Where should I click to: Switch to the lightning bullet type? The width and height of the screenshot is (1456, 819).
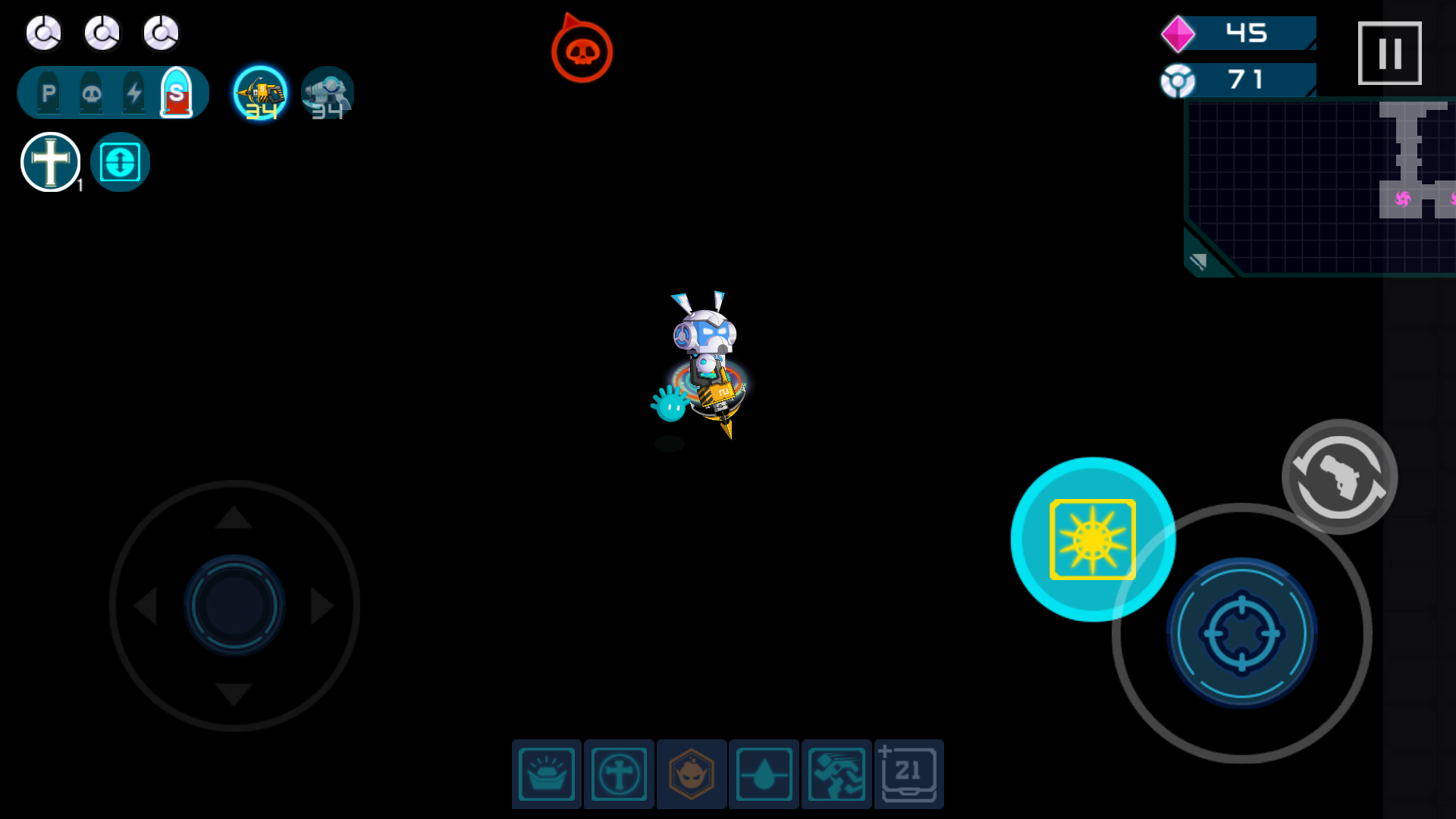click(x=133, y=92)
